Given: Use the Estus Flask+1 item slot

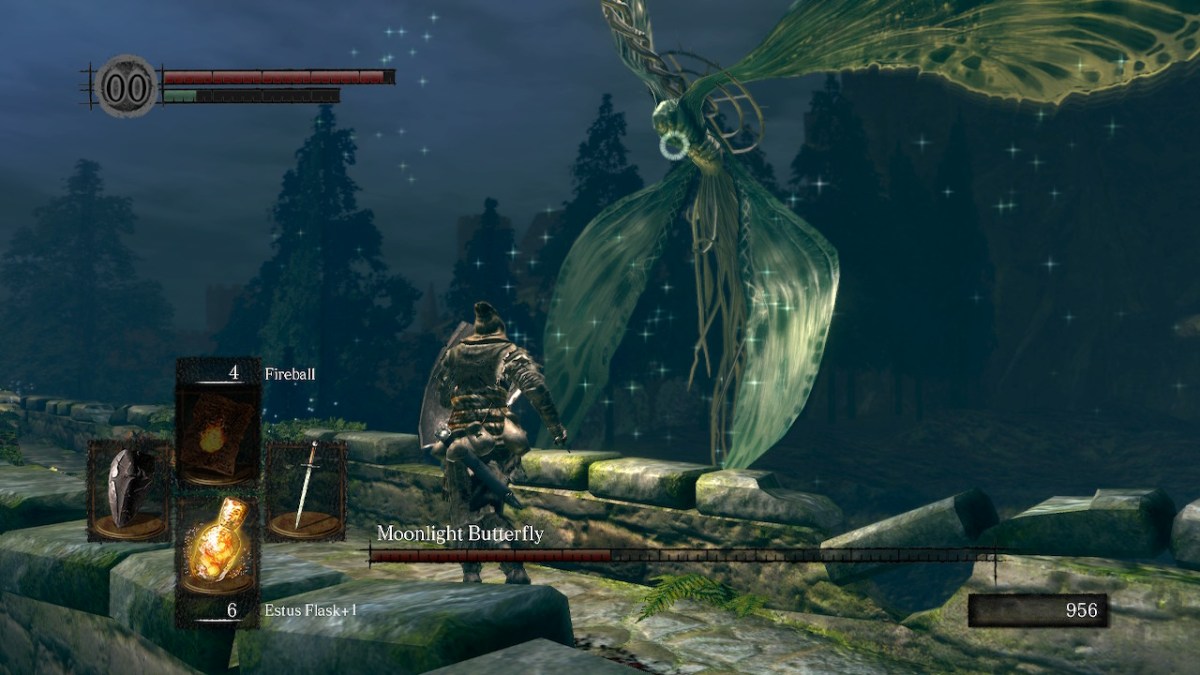Looking at the screenshot, I should click(218, 546).
